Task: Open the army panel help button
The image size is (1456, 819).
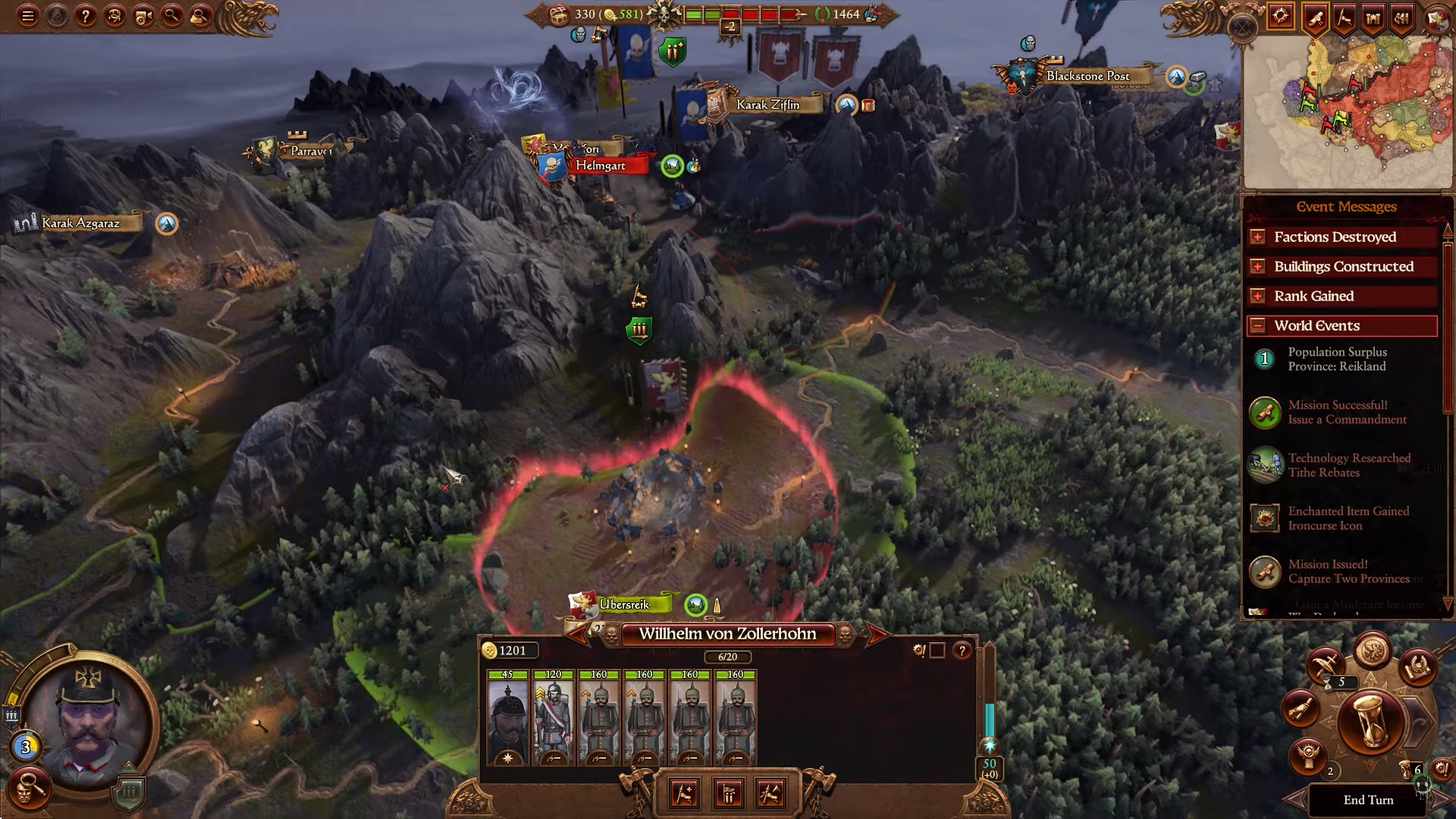Action: coord(962,651)
